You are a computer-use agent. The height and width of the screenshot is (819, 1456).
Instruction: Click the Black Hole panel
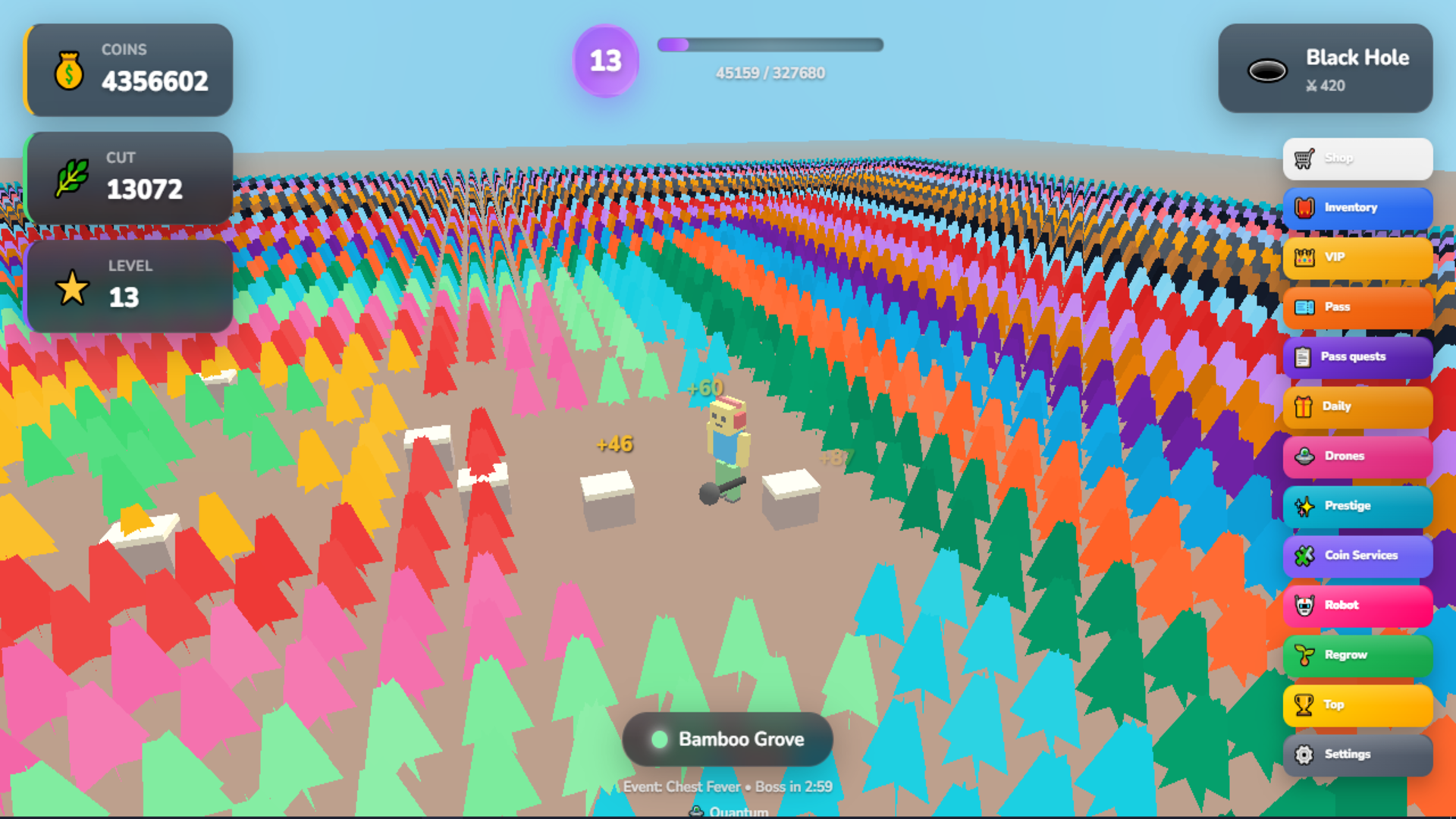(1326, 68)
